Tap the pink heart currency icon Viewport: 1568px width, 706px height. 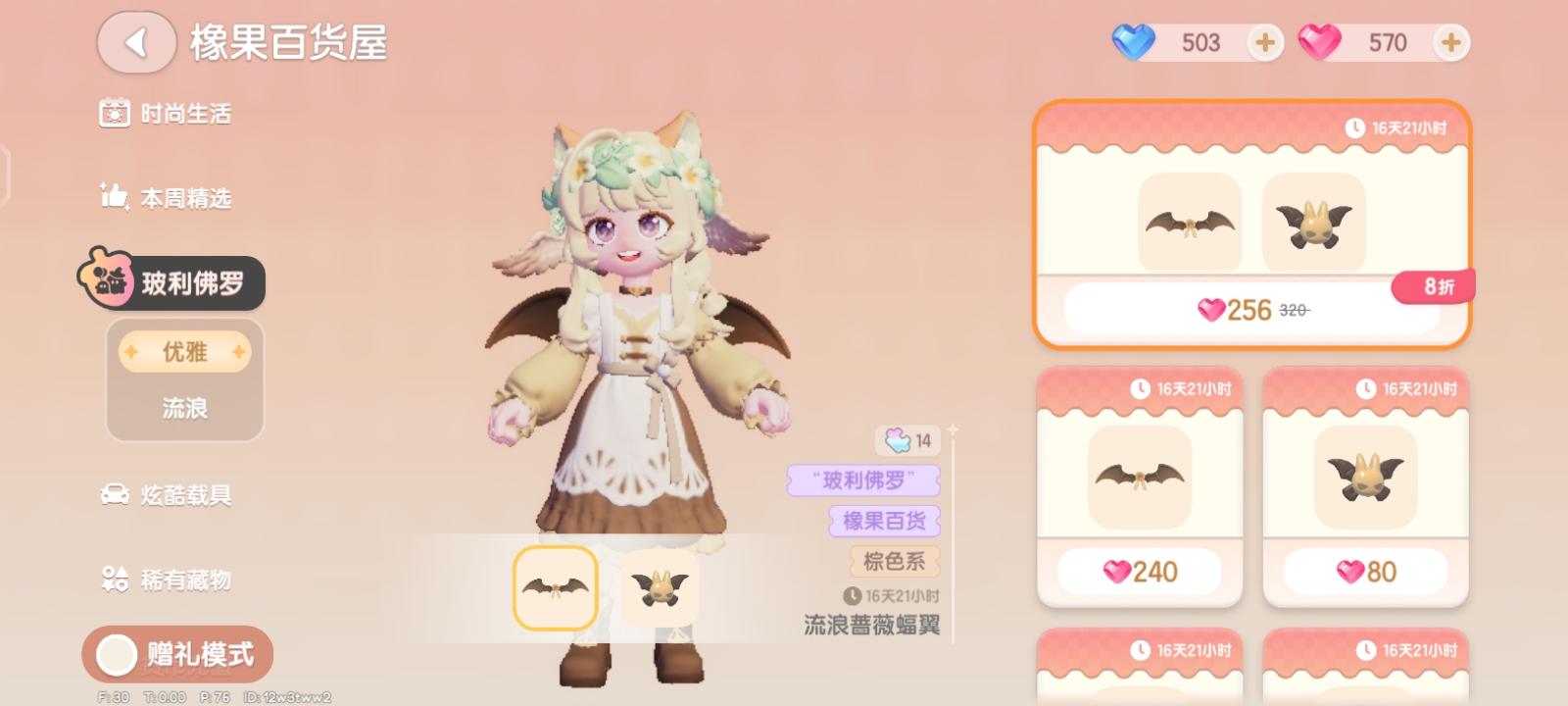tap(1327, 42)
